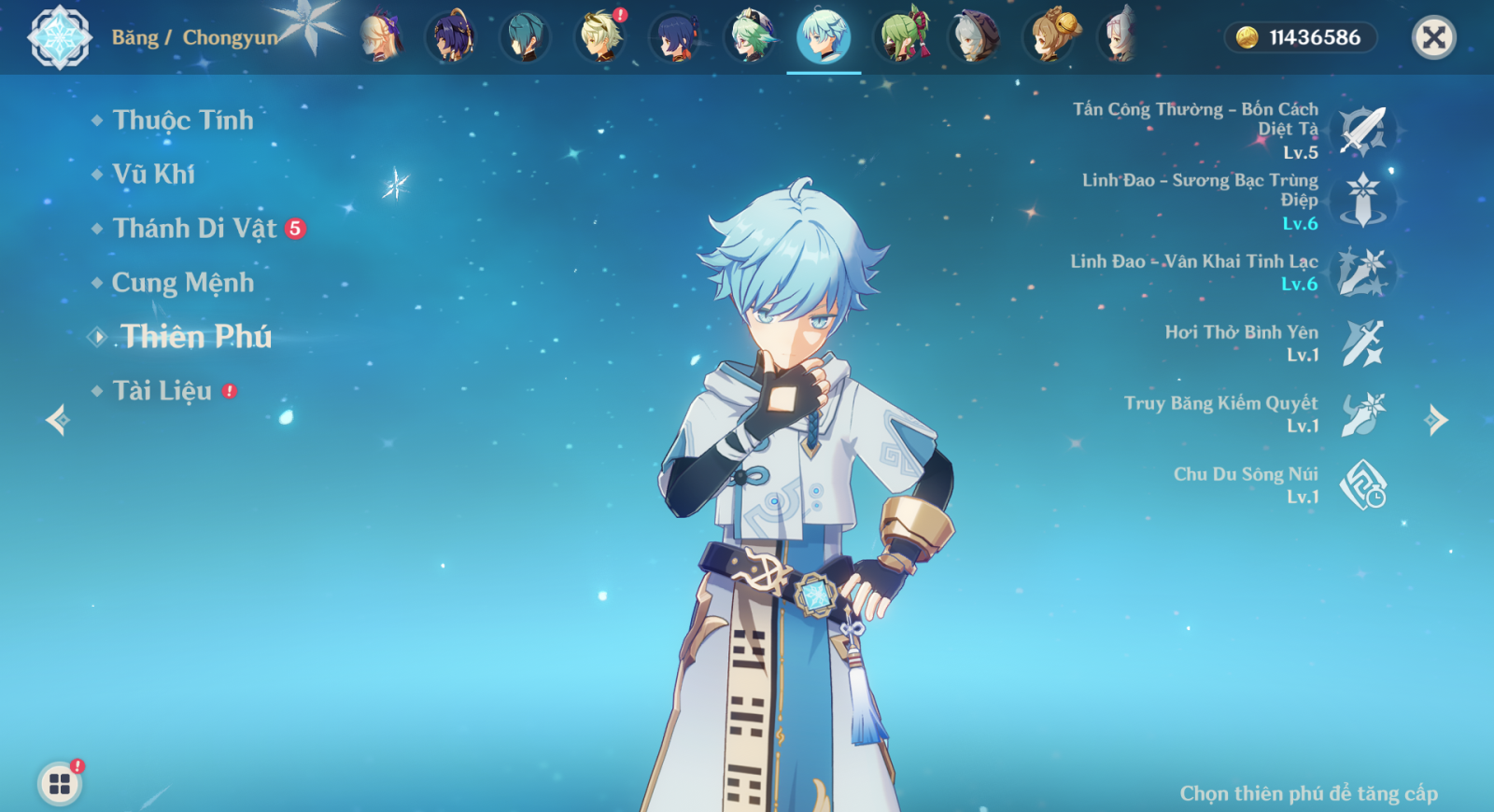
Task: Click the Cryo element emblem icon
Action: click(x=60, y=37)
